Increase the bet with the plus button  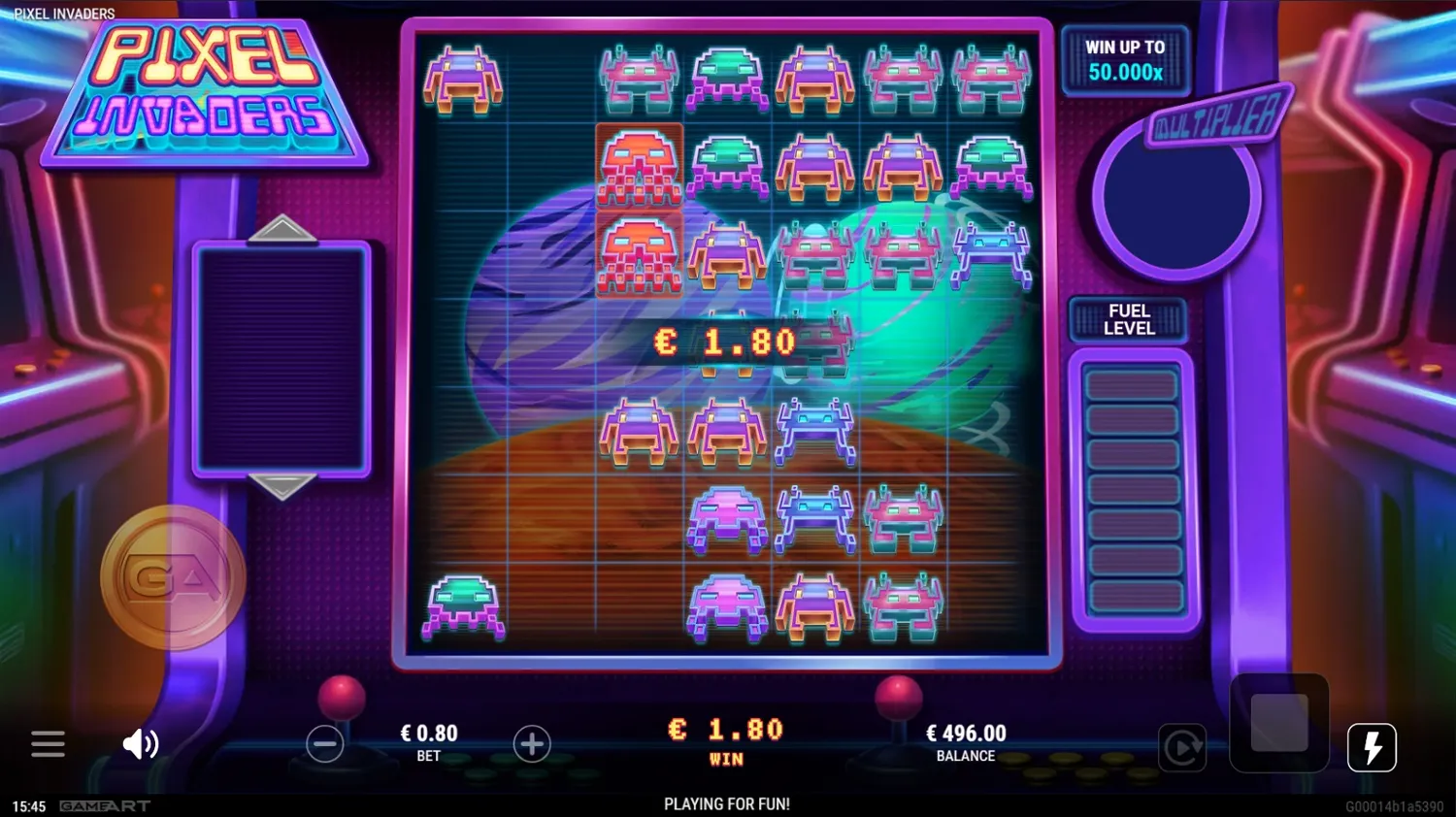click(x=532, y=743)
